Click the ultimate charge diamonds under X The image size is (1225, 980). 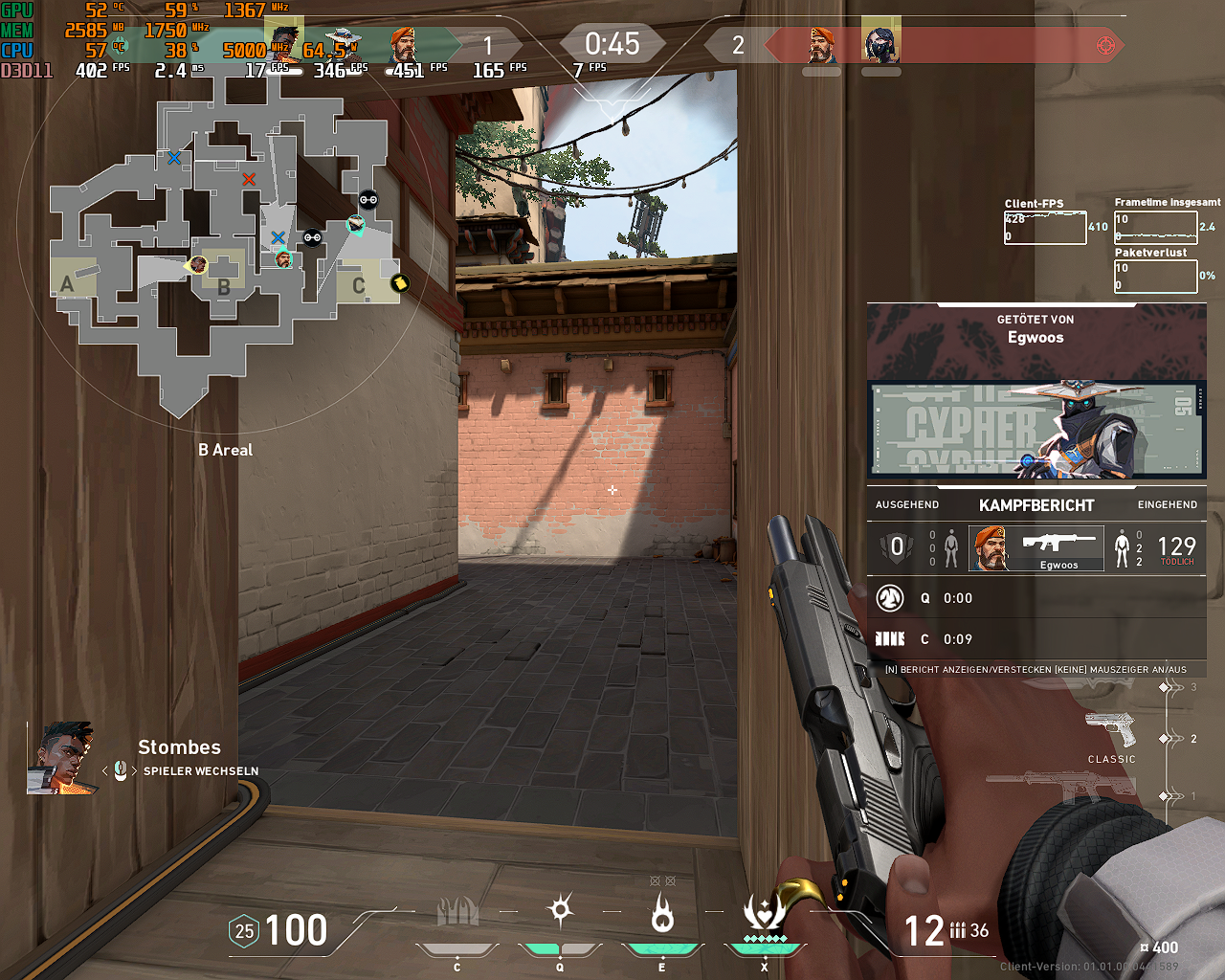[766, 941]
